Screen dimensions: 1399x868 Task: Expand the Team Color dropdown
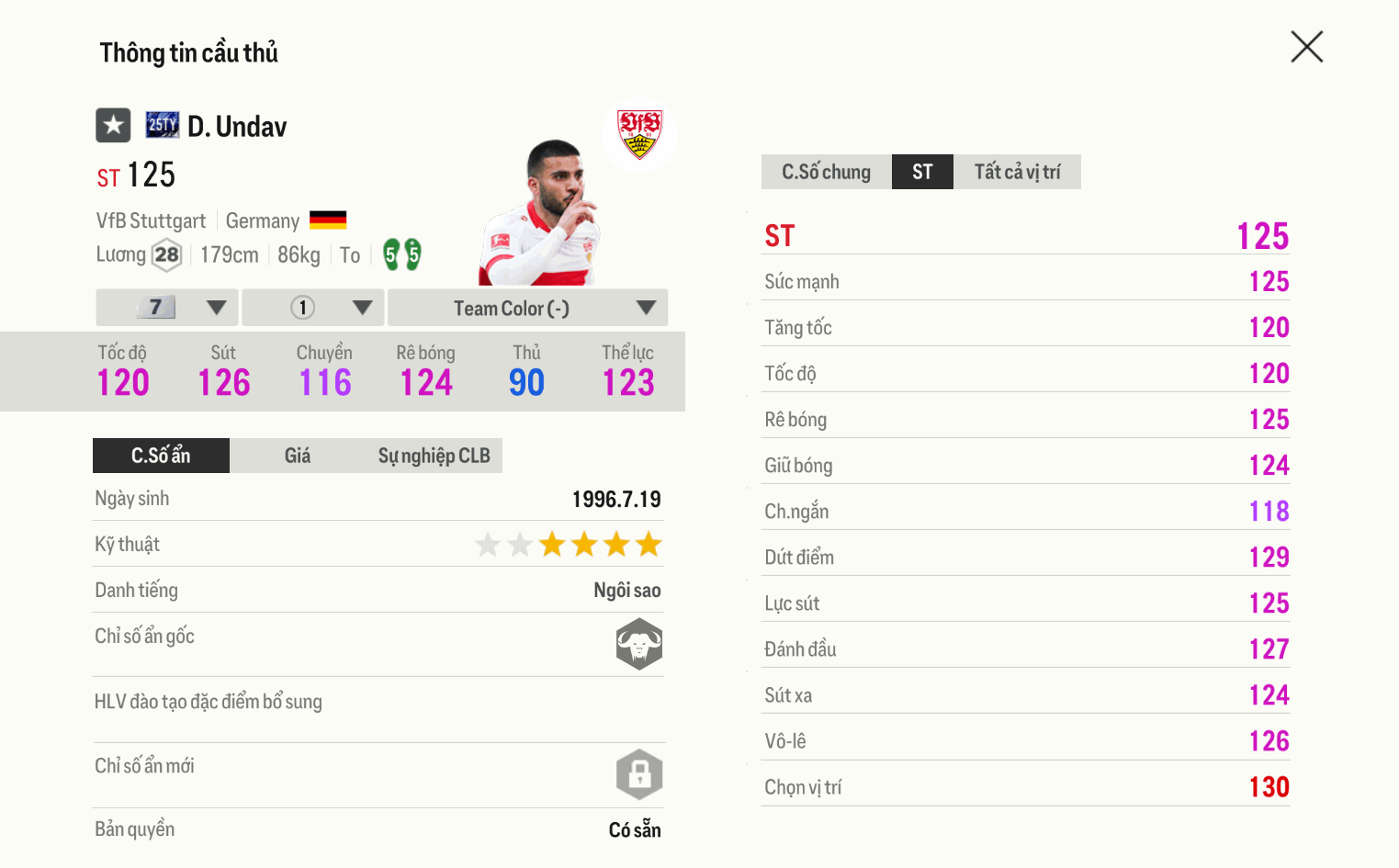coord(527,308)
